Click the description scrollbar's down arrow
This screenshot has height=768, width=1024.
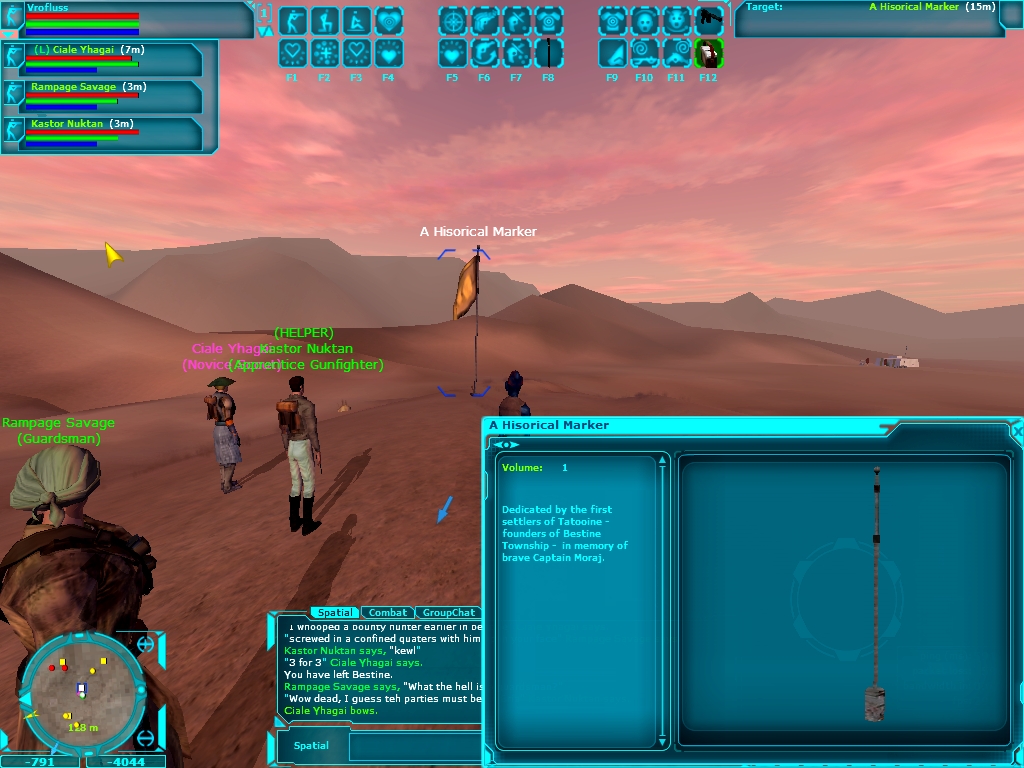tap(662, 741)
